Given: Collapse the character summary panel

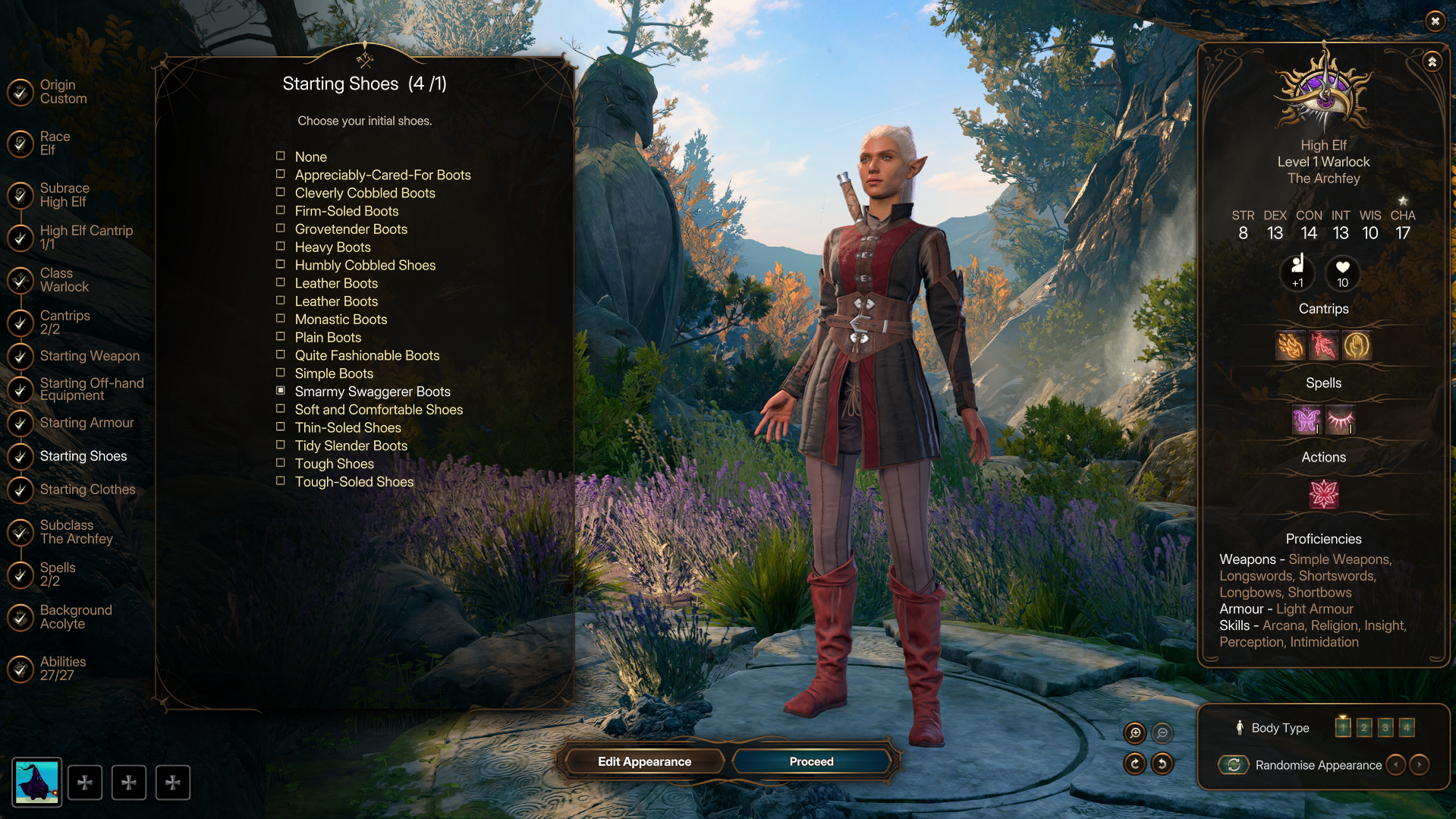Looking at the screenshot, I should pos(1432,62).
